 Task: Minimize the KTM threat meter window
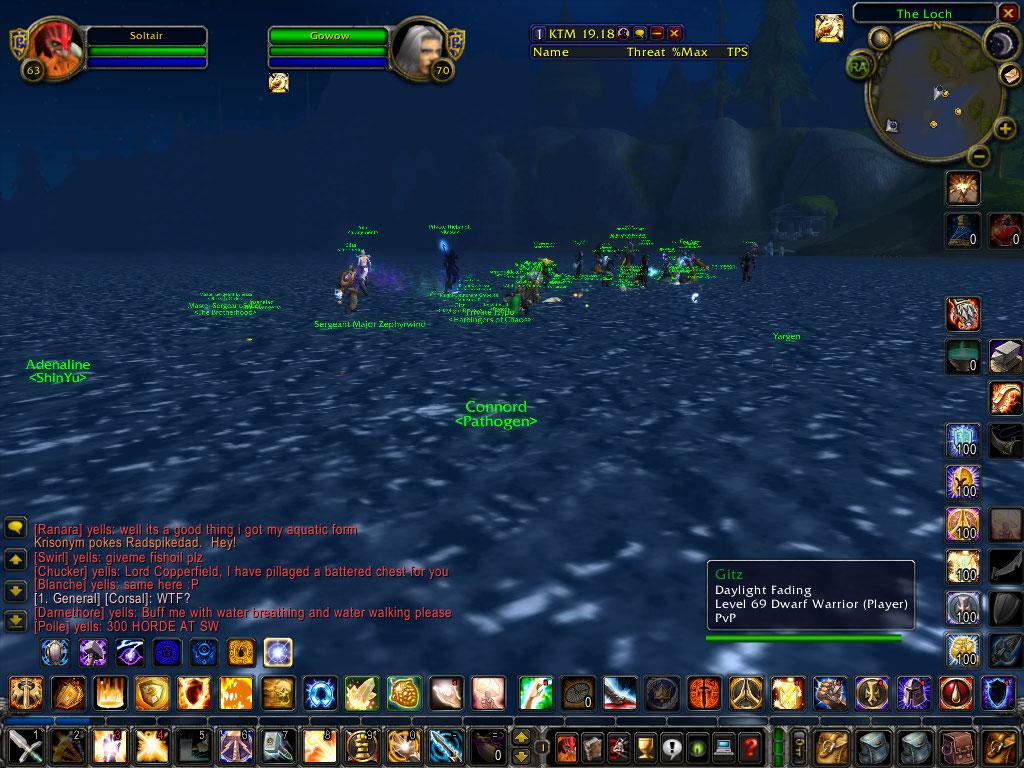[x=657, y=34]
